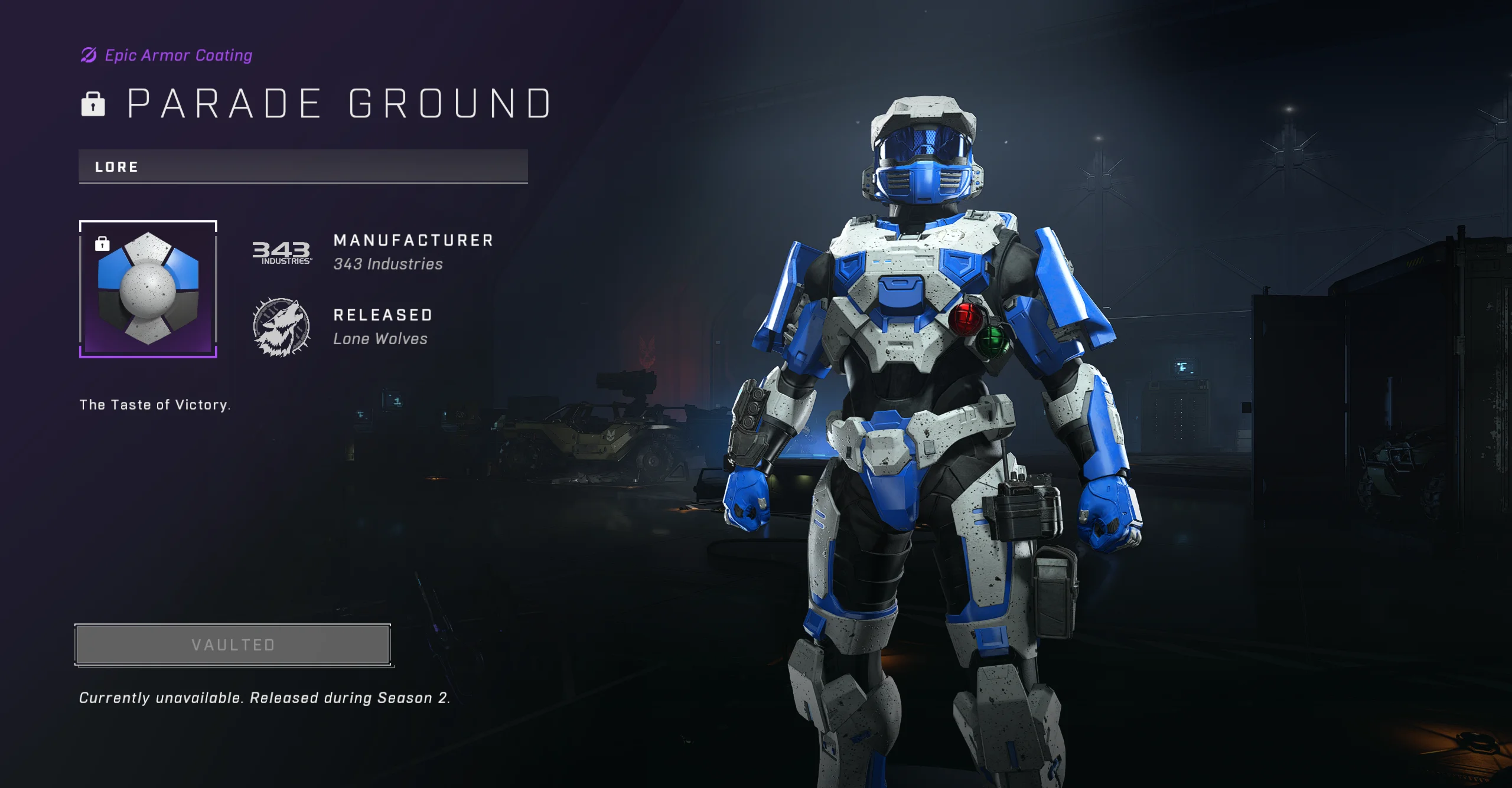
Task: Click the 343 Industries manufacturer link
Action: click(x=388, y=264)
